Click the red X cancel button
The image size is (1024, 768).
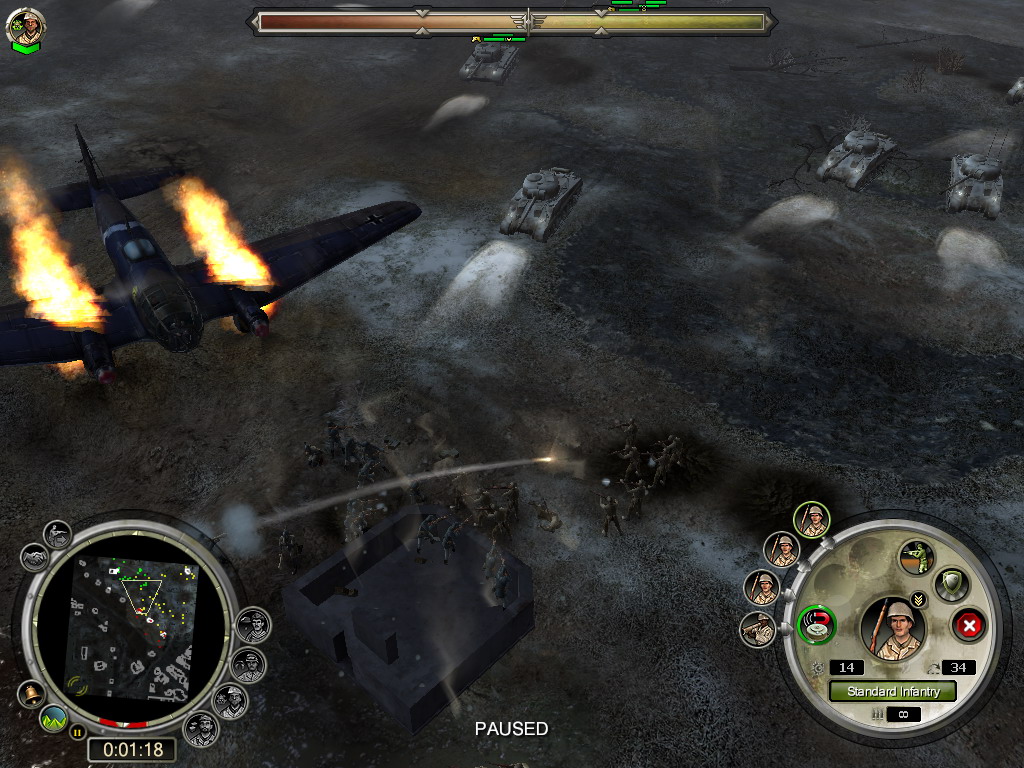click(968, 627)
